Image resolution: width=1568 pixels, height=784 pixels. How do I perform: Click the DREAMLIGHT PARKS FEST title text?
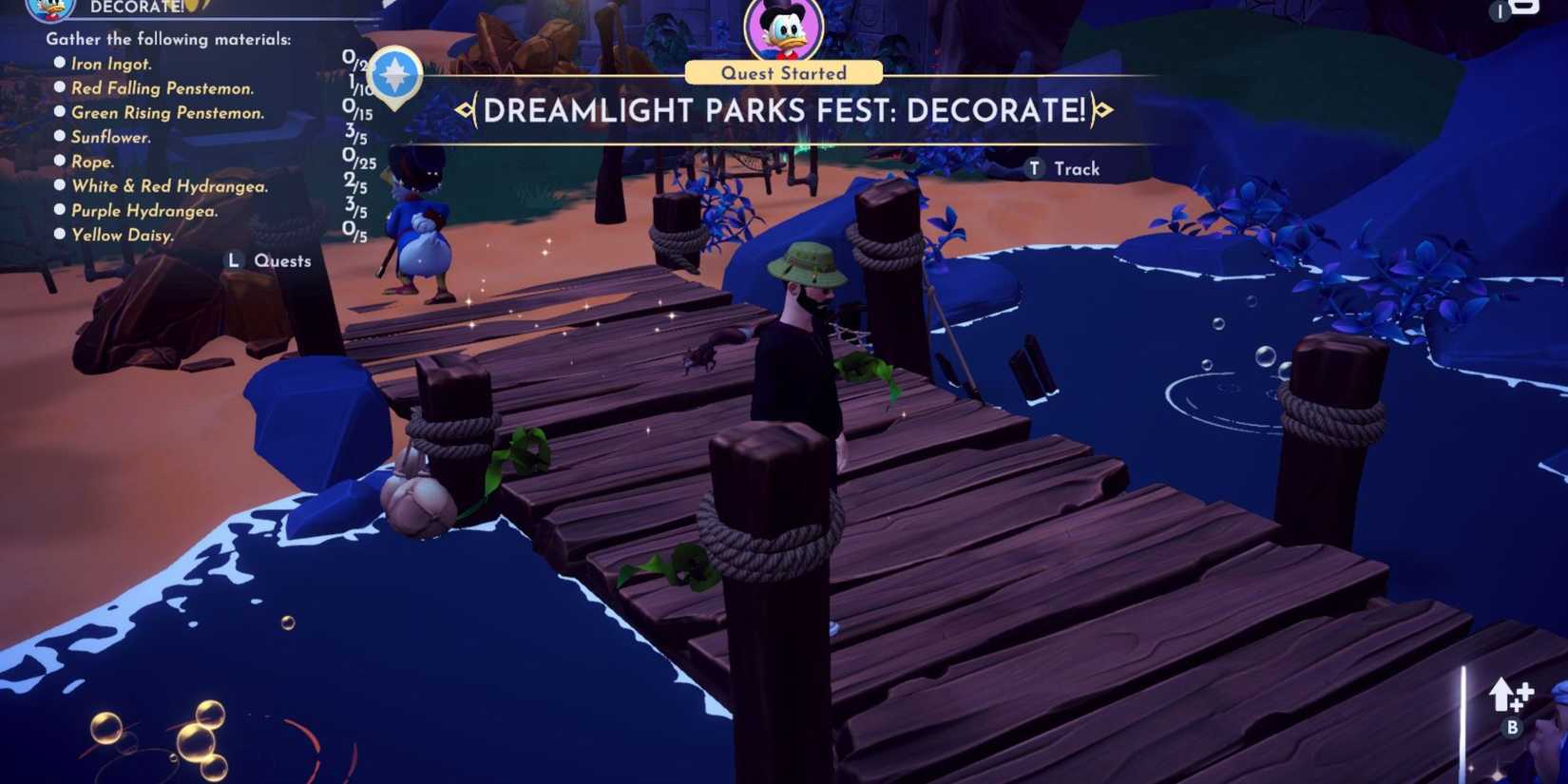pyautogui.click(x=783, y=111)
